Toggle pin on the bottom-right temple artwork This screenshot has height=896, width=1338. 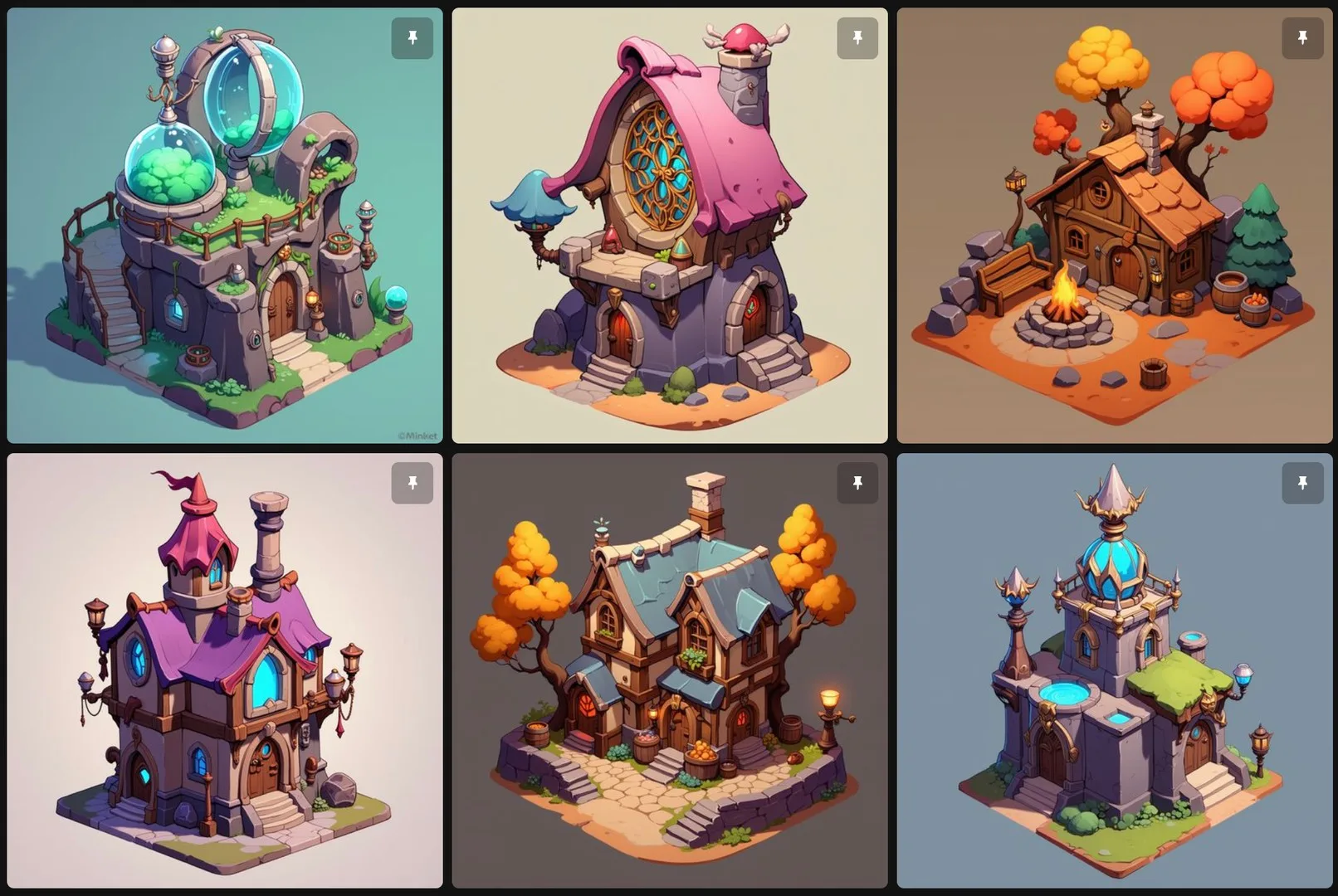tap(1302, 482)
